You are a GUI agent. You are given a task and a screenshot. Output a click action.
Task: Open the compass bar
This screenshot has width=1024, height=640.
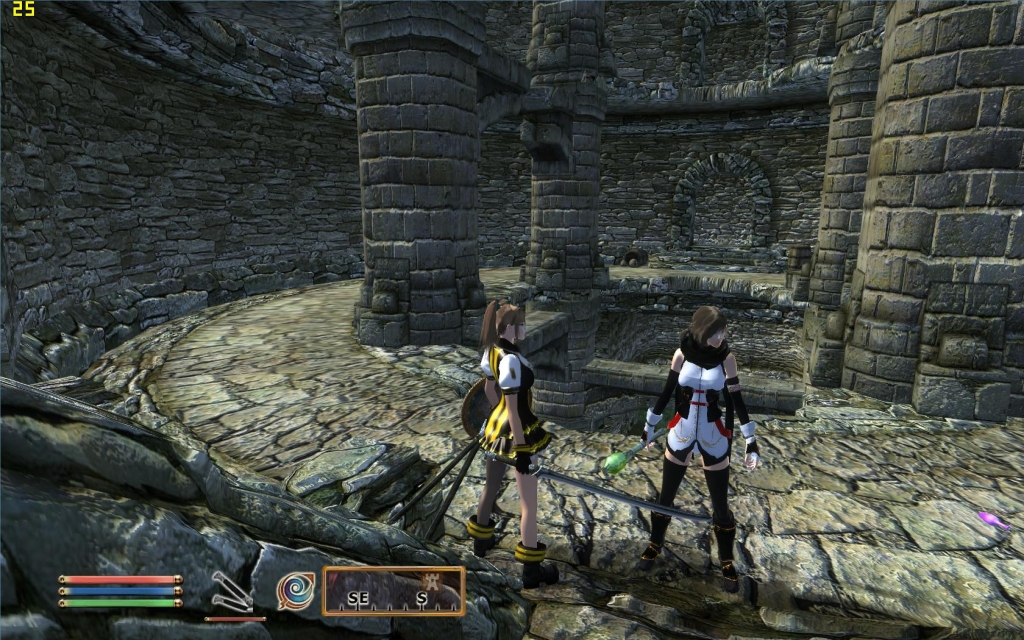coord(393,591)
